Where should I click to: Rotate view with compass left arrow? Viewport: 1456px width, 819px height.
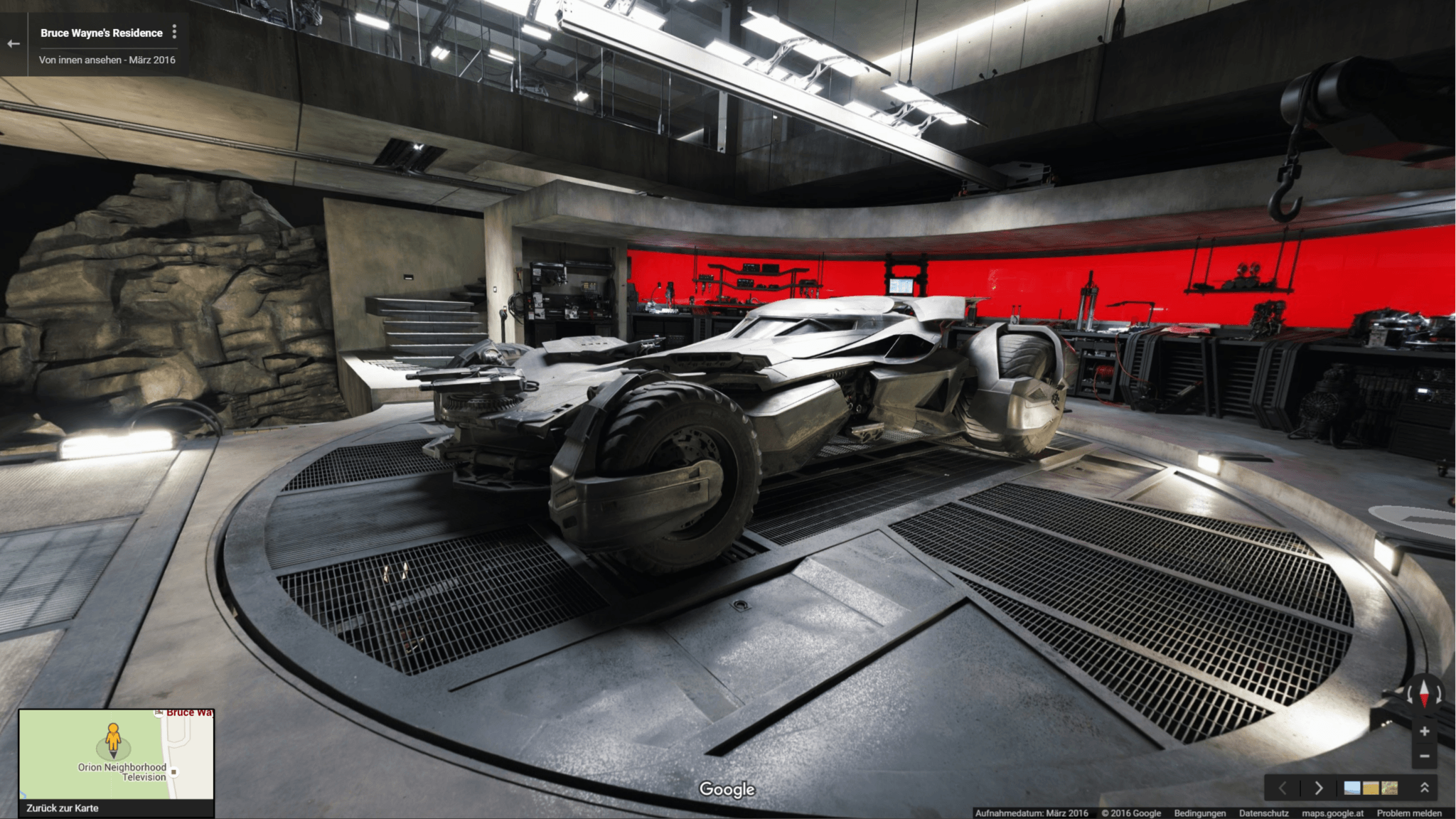[1410, 694]
